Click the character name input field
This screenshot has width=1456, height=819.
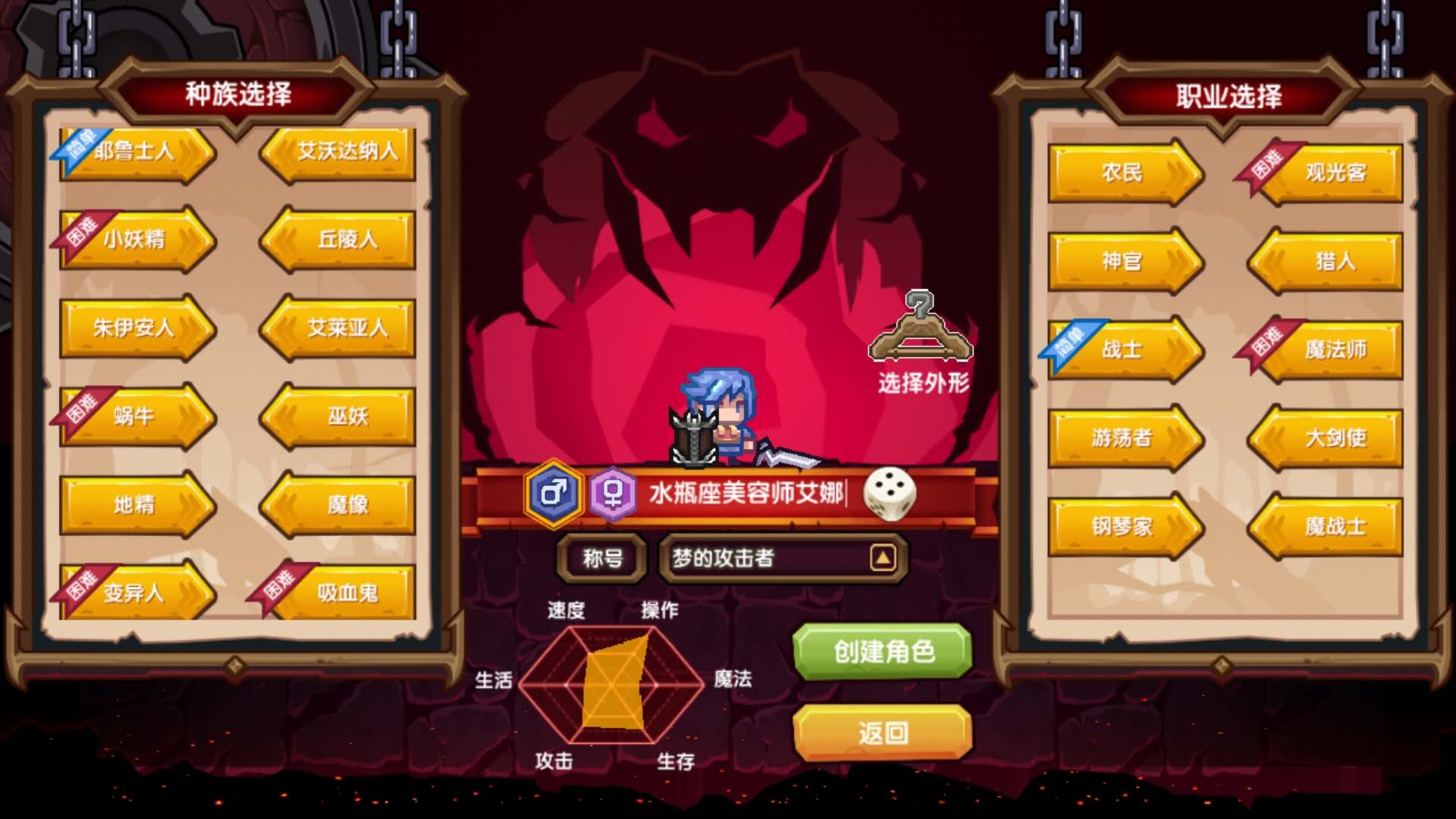(751, 494)
